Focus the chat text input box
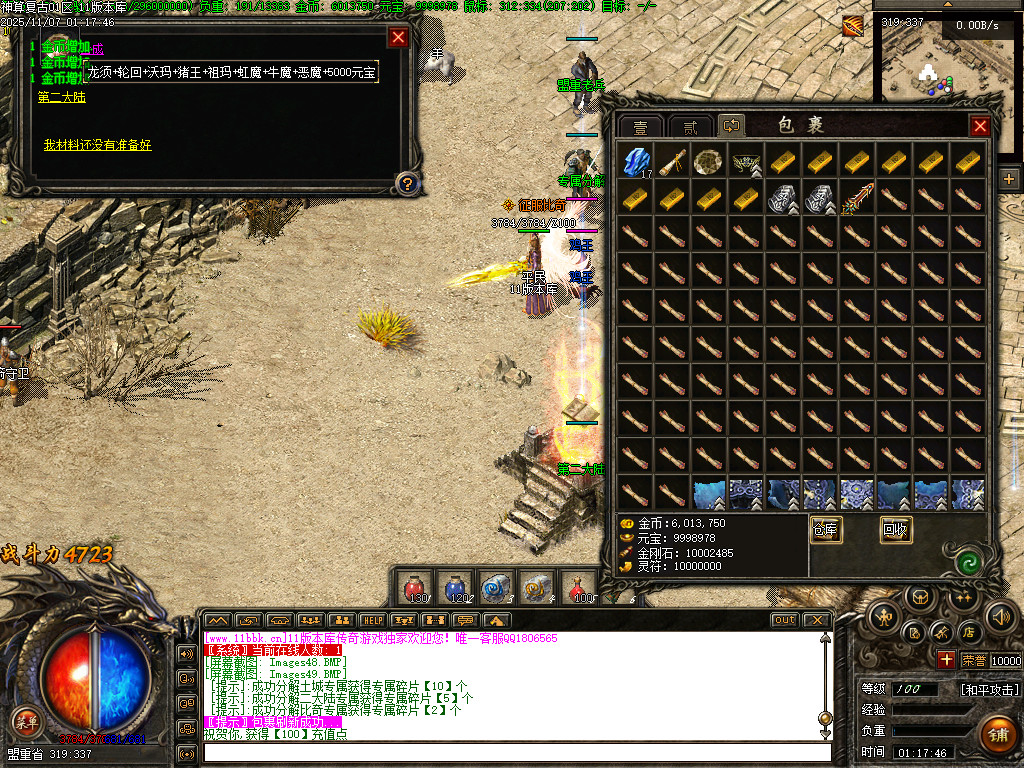The image size is (1024, 768). (515, 752)
